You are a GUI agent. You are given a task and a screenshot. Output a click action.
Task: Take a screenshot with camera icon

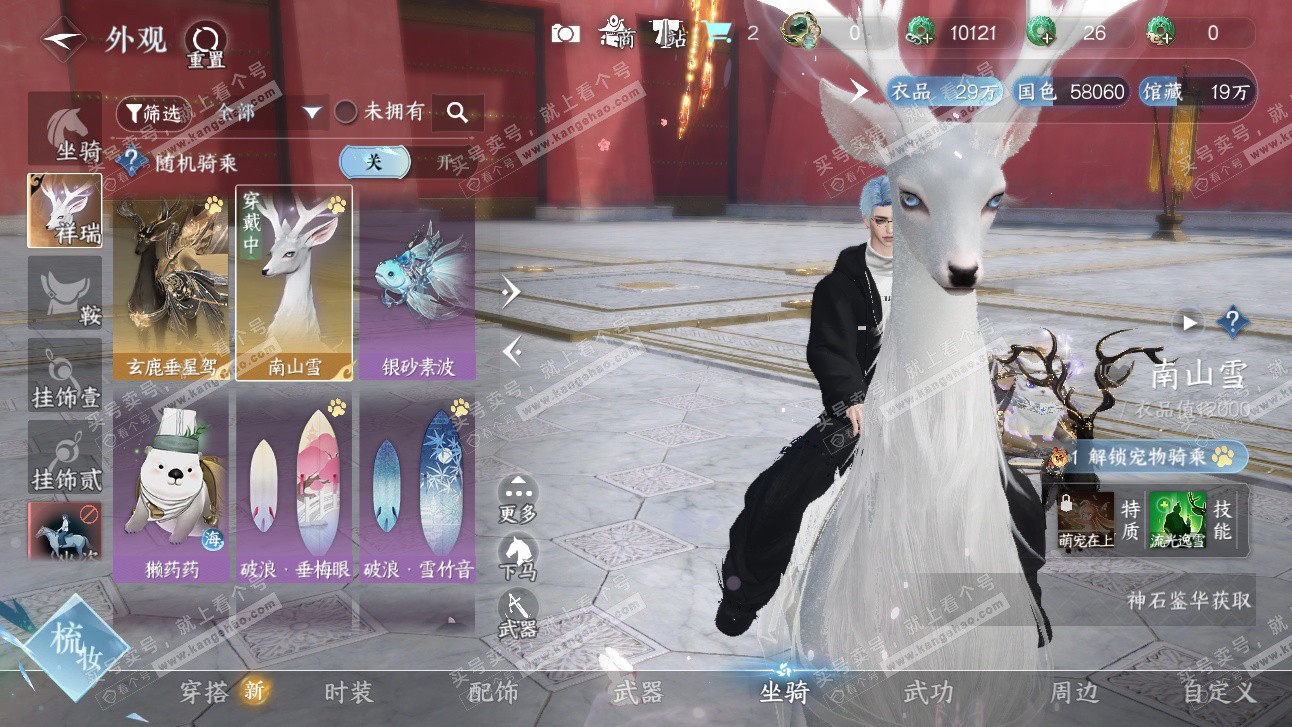pyautogui.click(x=565, y=34)
